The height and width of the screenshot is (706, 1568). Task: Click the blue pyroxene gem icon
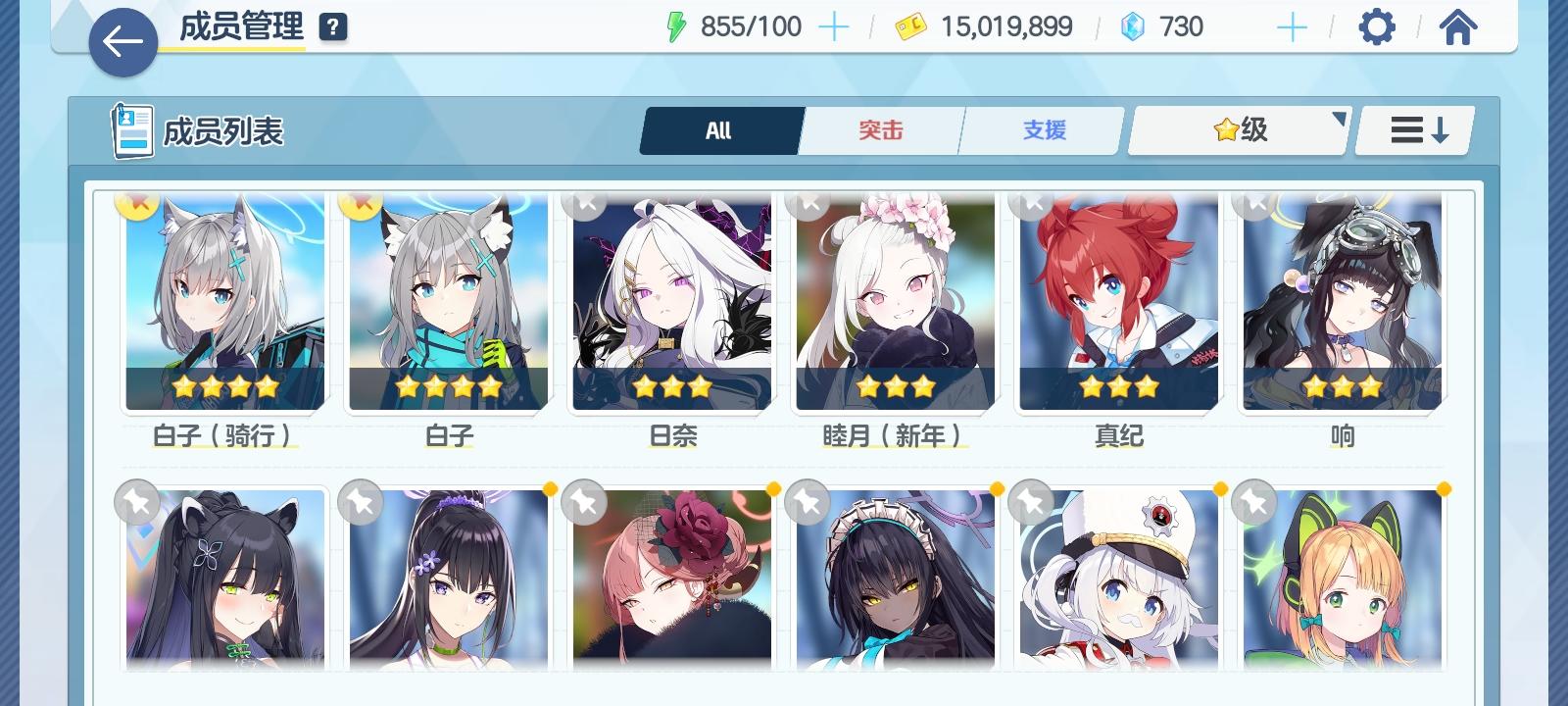[1133, 26]
